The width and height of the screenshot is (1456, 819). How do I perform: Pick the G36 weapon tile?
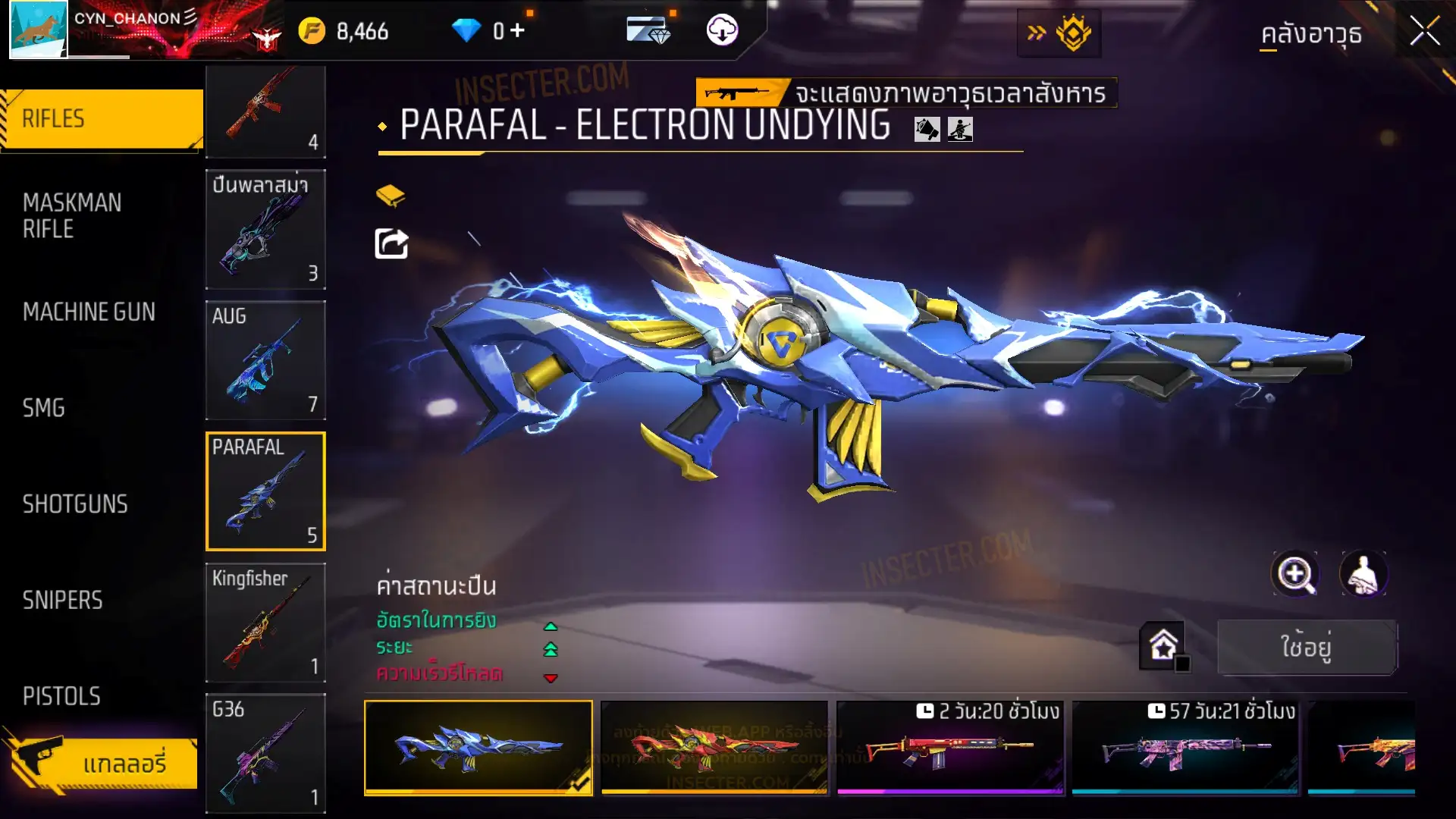point(265,753)
